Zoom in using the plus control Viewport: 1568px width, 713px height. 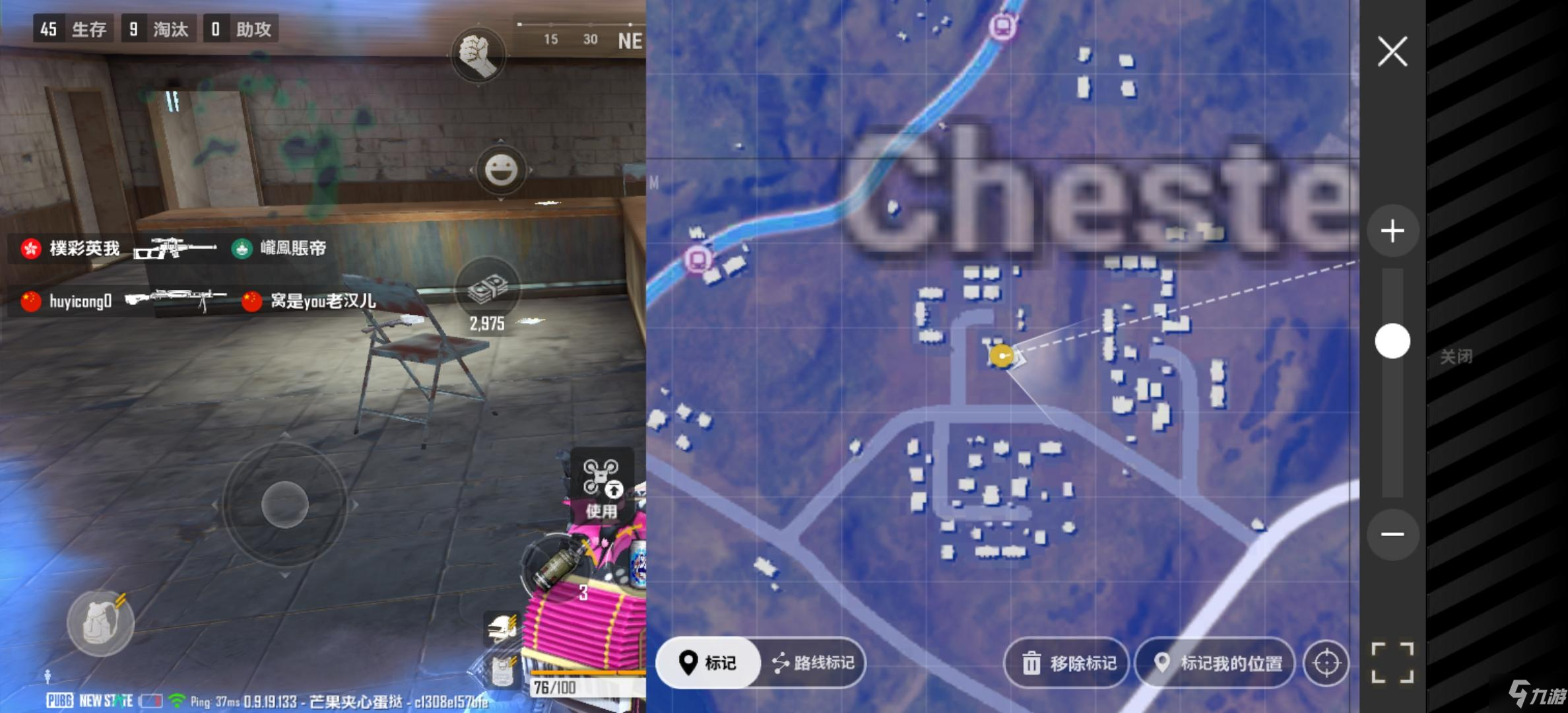click(x=1393, y=230)
